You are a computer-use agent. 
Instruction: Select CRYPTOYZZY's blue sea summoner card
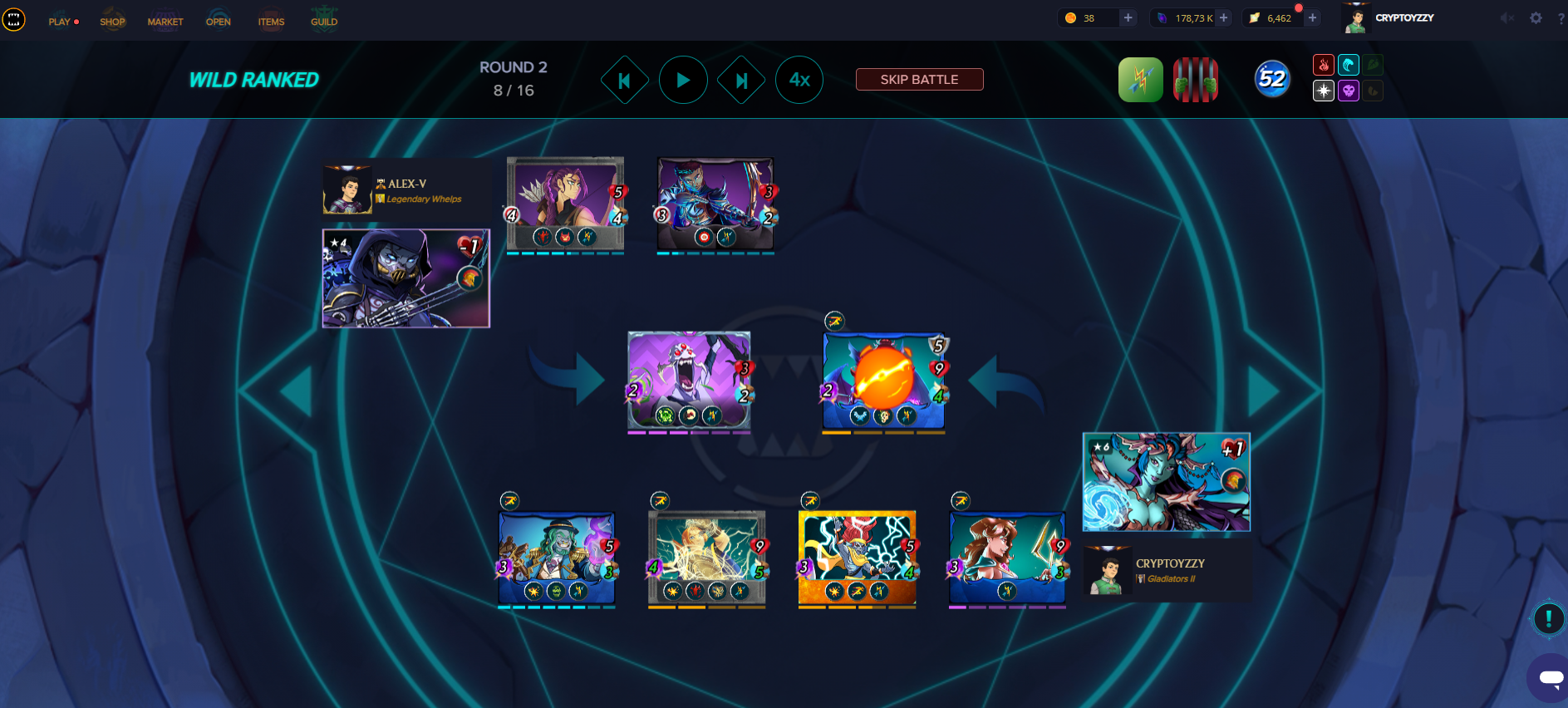[x=1166, y=482]
